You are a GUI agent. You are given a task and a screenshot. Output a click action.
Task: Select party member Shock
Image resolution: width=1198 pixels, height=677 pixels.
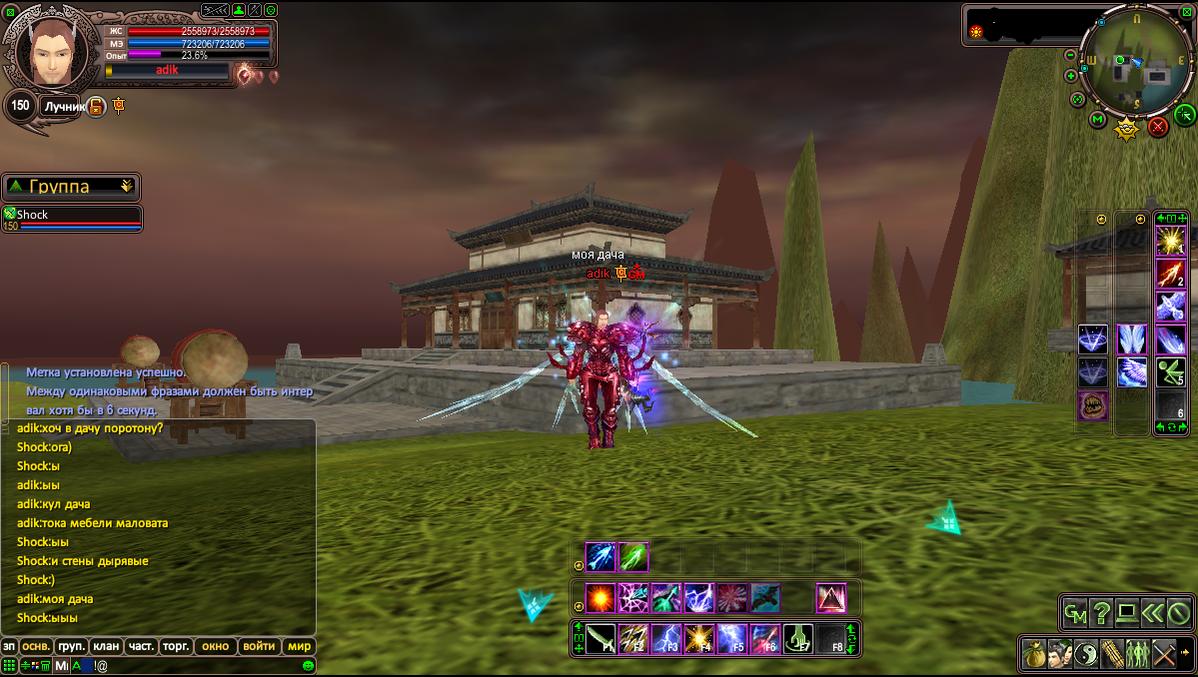coord(71,215)
